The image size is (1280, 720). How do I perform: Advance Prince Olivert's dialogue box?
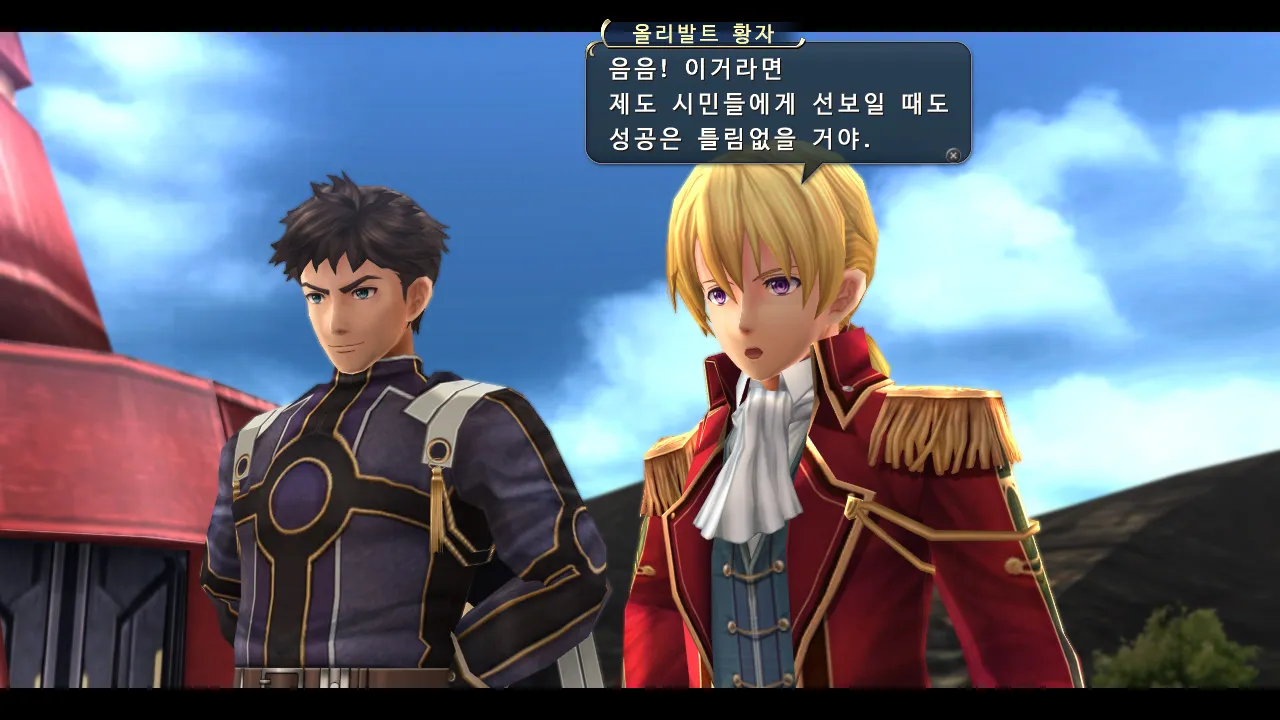[x=953, y=155]
